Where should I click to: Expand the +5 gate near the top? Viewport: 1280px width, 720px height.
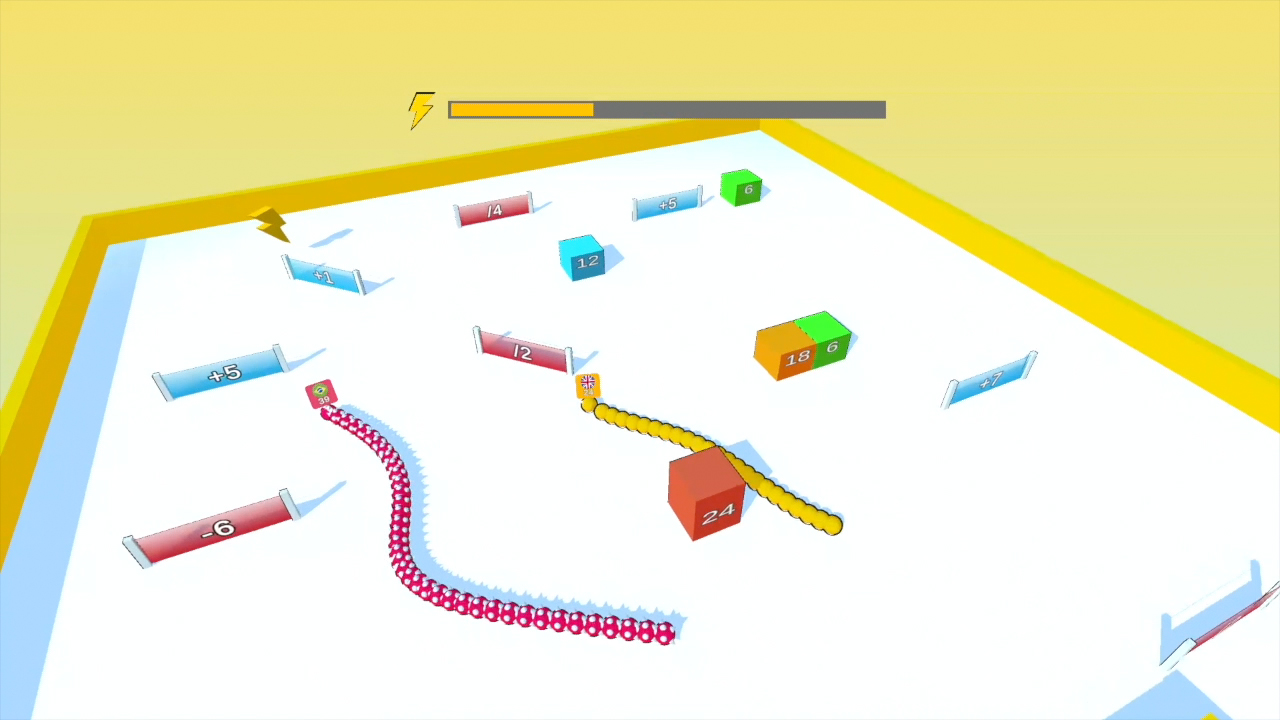(x=667, y=203)
